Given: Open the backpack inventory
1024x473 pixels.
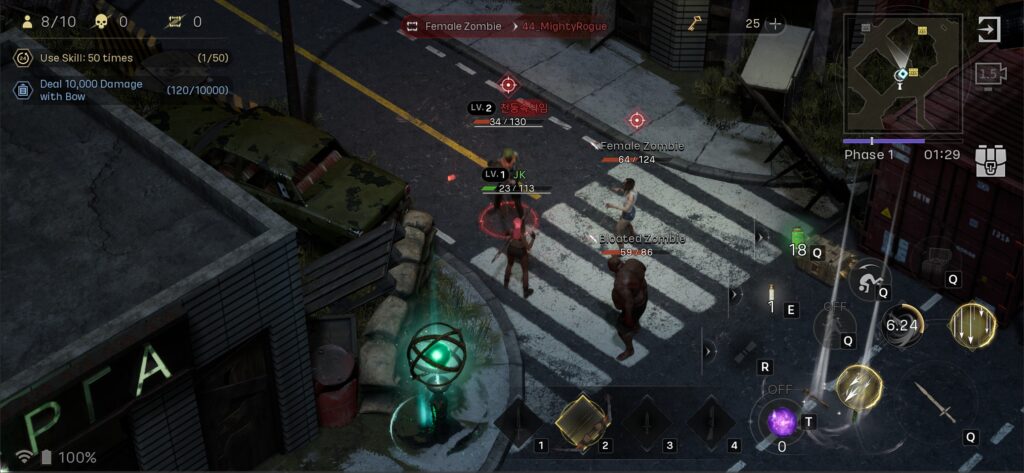Looking at the screenshot, I should pyautogui.click(x=990, y=160).
